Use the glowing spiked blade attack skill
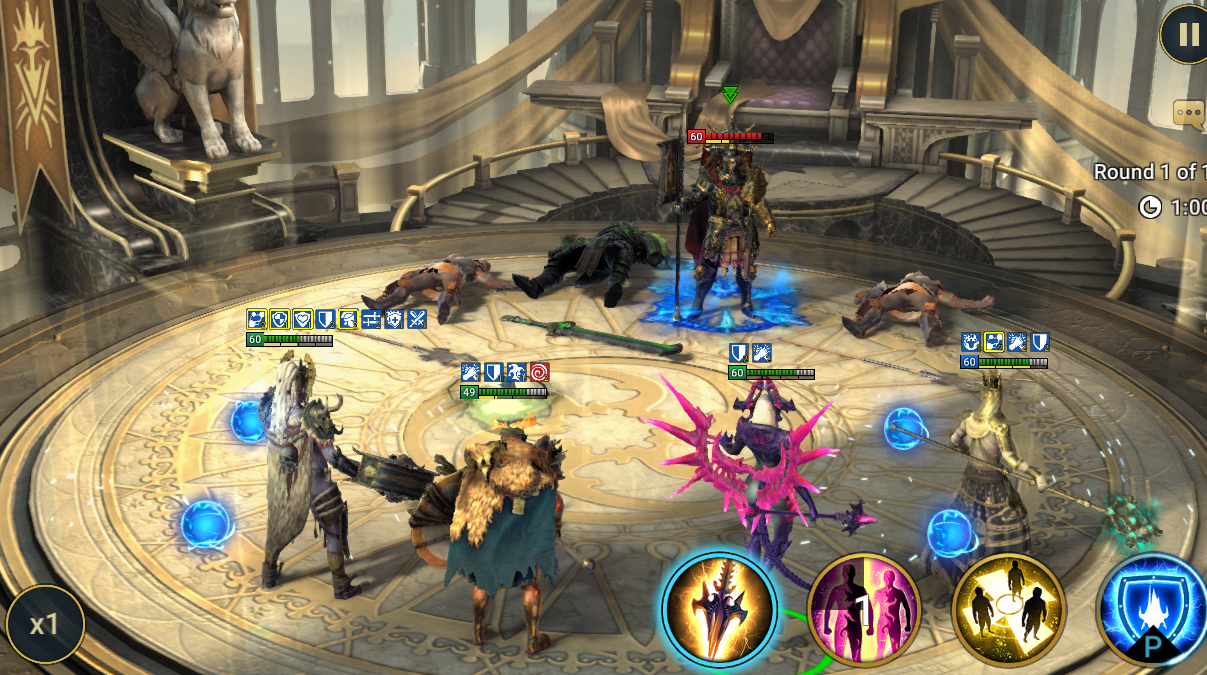 tap(719, 609)
